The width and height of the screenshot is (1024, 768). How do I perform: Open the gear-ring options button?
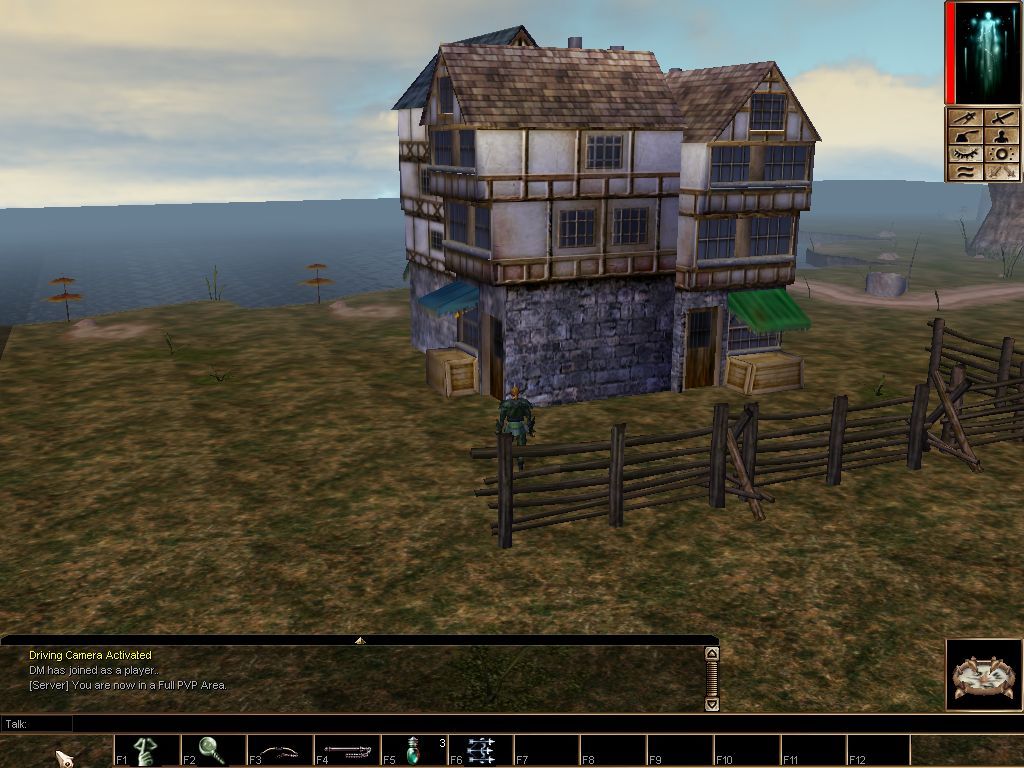(1001, 154)
